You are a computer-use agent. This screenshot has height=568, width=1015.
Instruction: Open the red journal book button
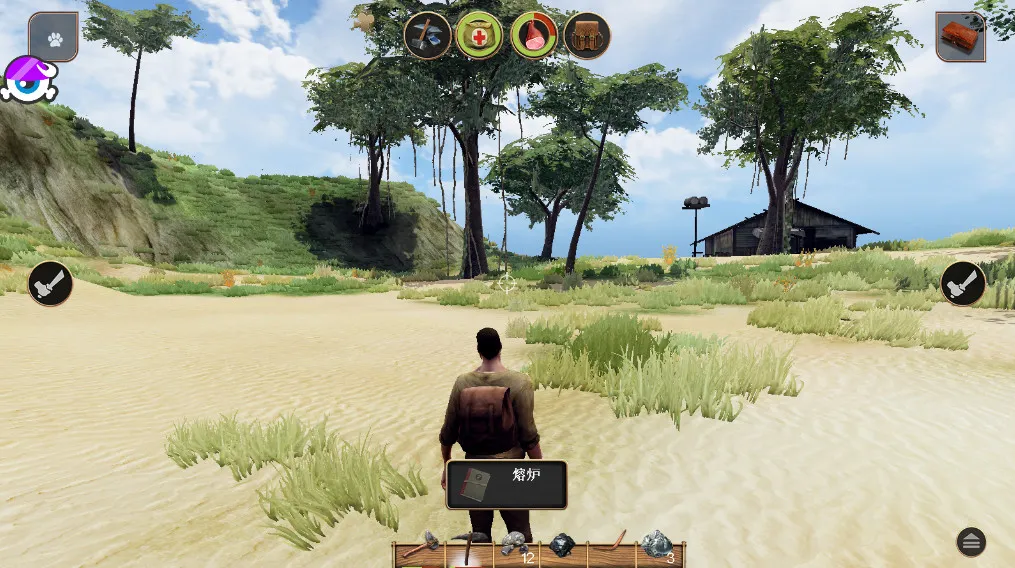click(x=960, y=37)
